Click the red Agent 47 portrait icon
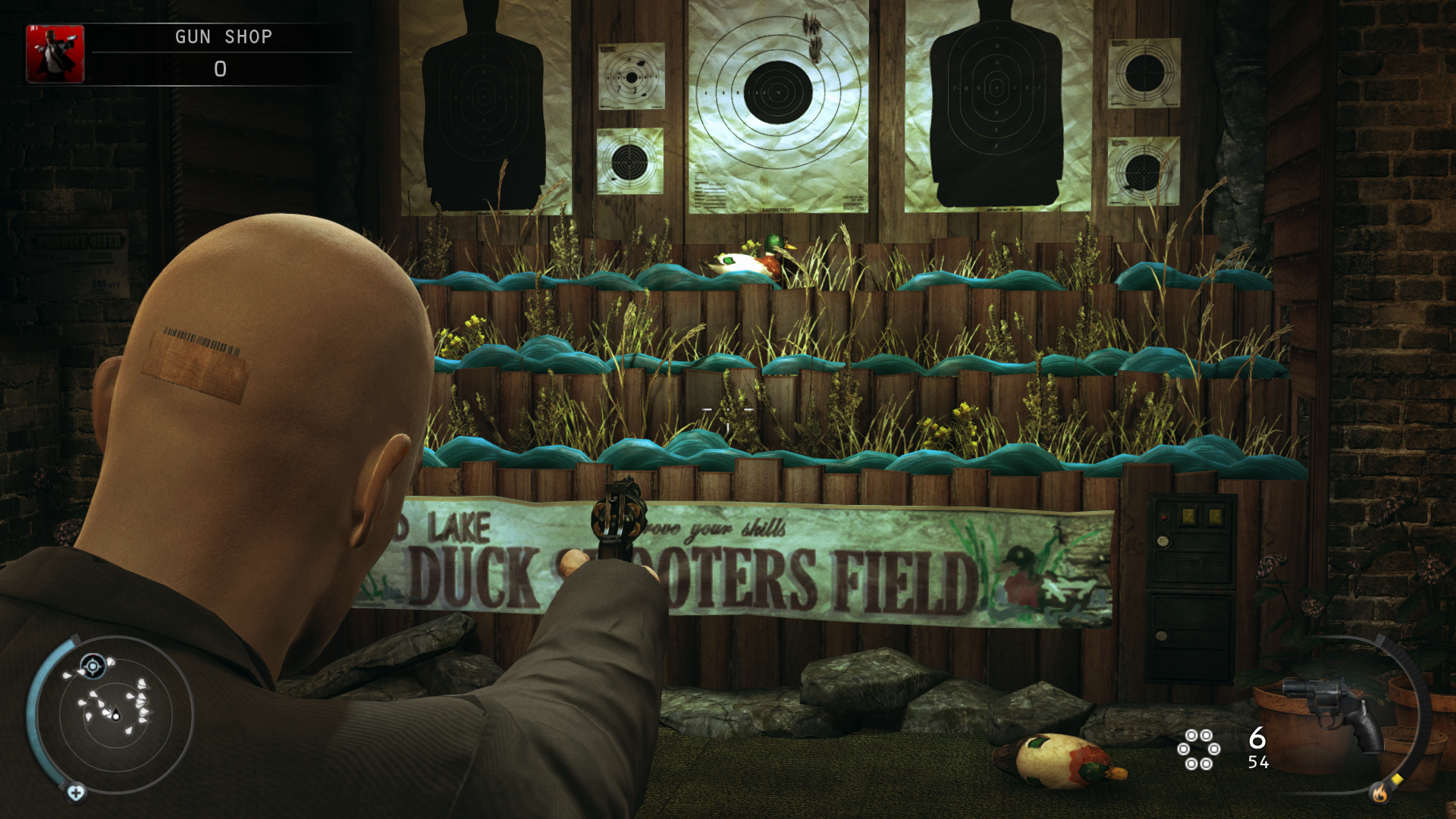This screenshot has height=819, width=1456. pos(55,54)
